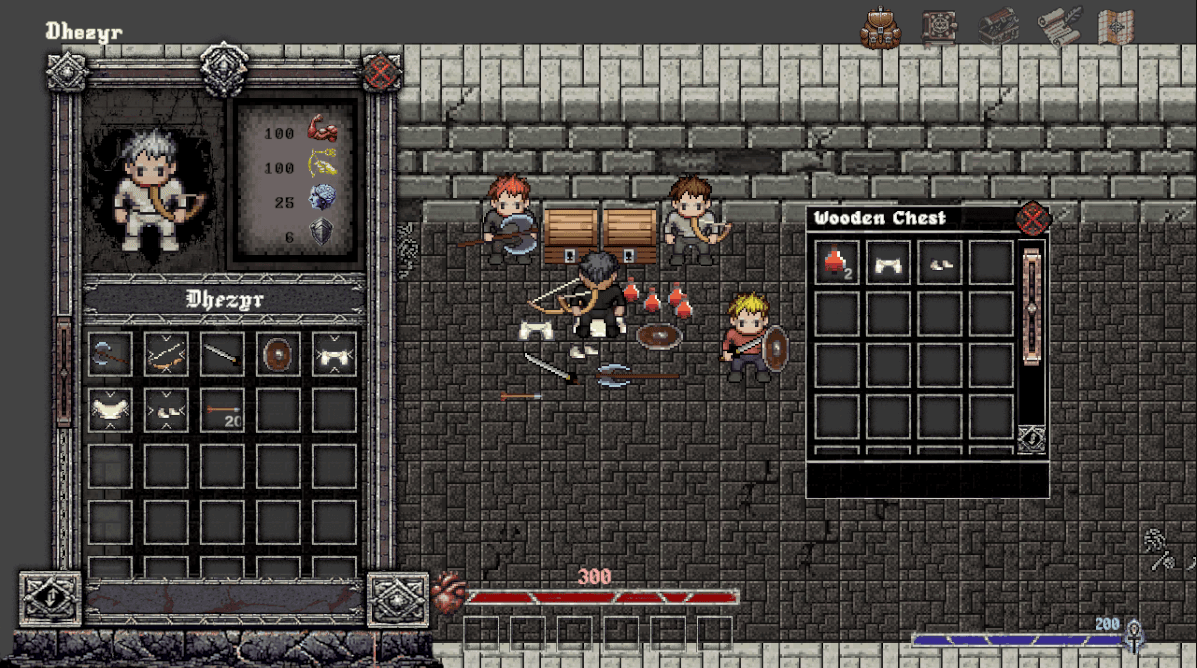
Task: Pick the bow in Dhezyr's inventory
Action: point(166,354)
